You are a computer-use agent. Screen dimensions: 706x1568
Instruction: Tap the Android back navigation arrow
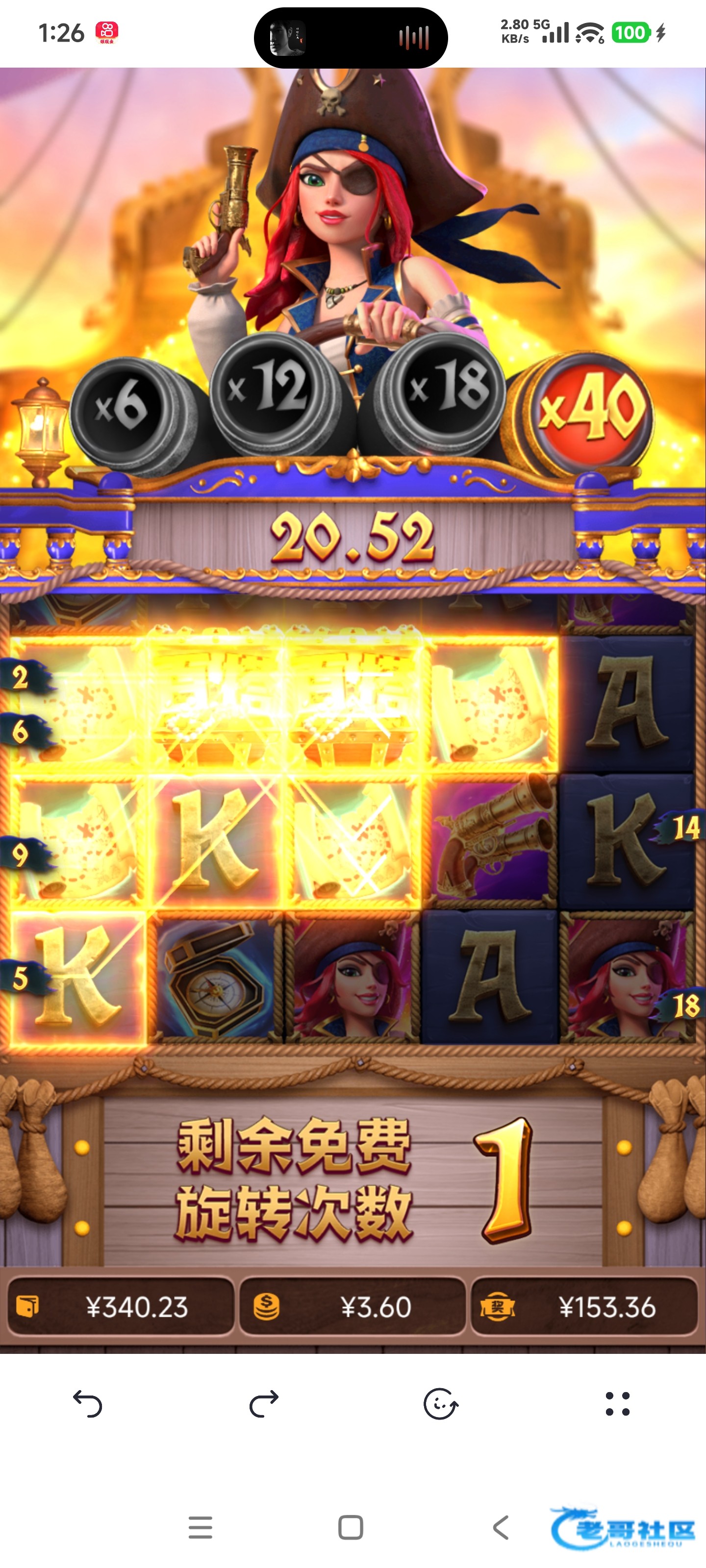(x=501, y=1527)
